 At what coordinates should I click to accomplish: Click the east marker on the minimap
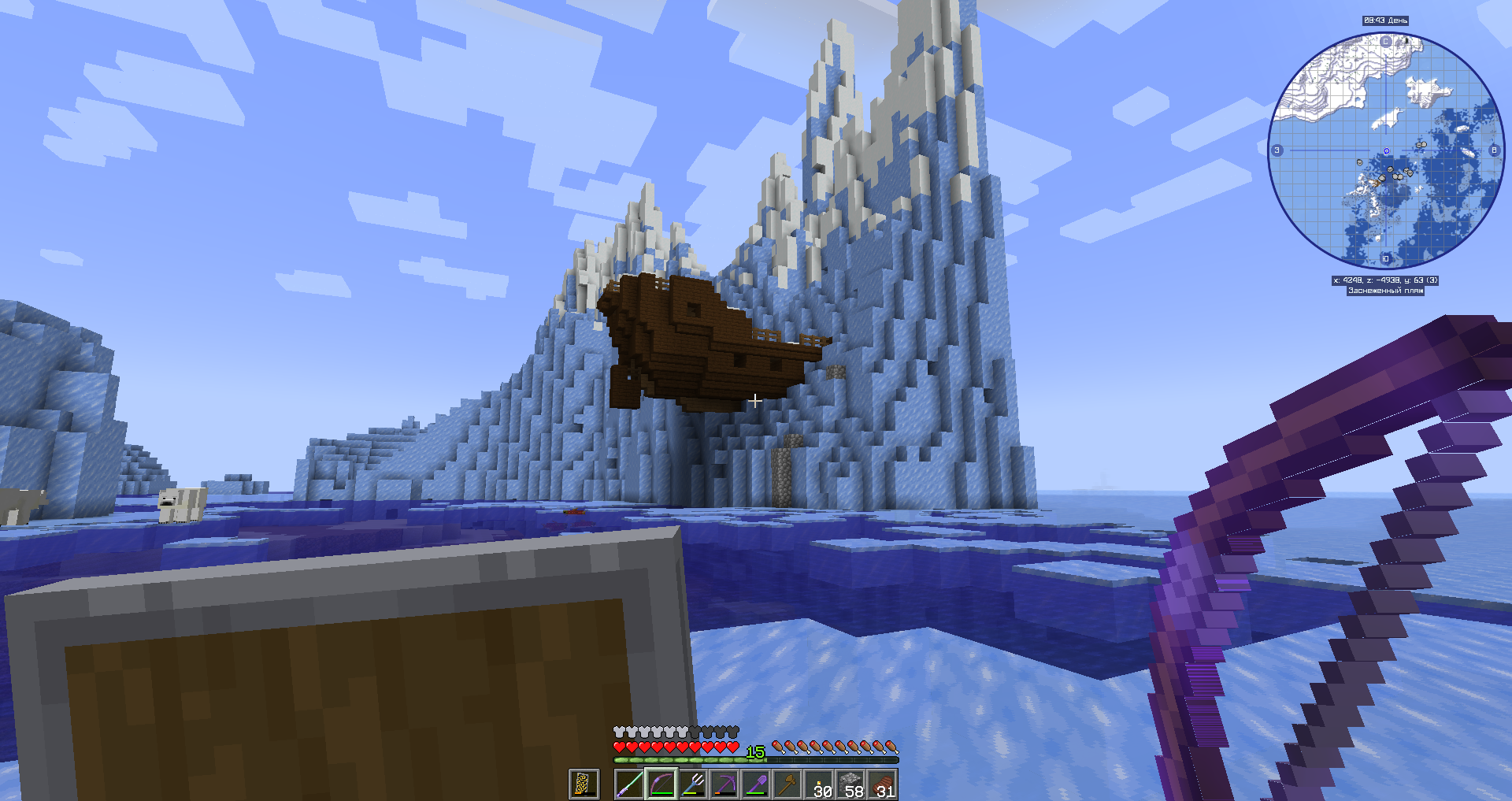[x=1494, y=150]
